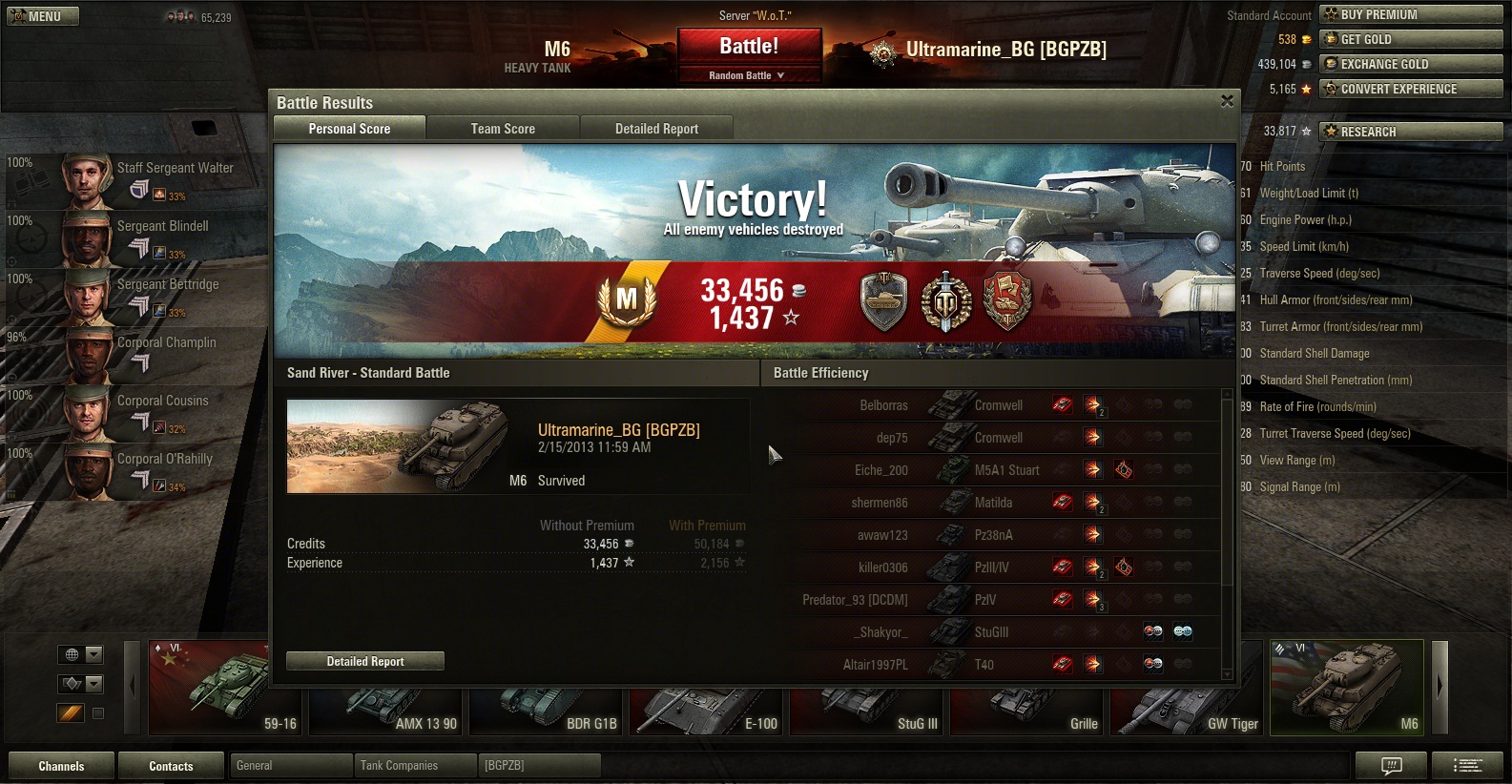Click the Detailed Report button below the credits
The image size is (1512, 784).
tap(365, 661)
